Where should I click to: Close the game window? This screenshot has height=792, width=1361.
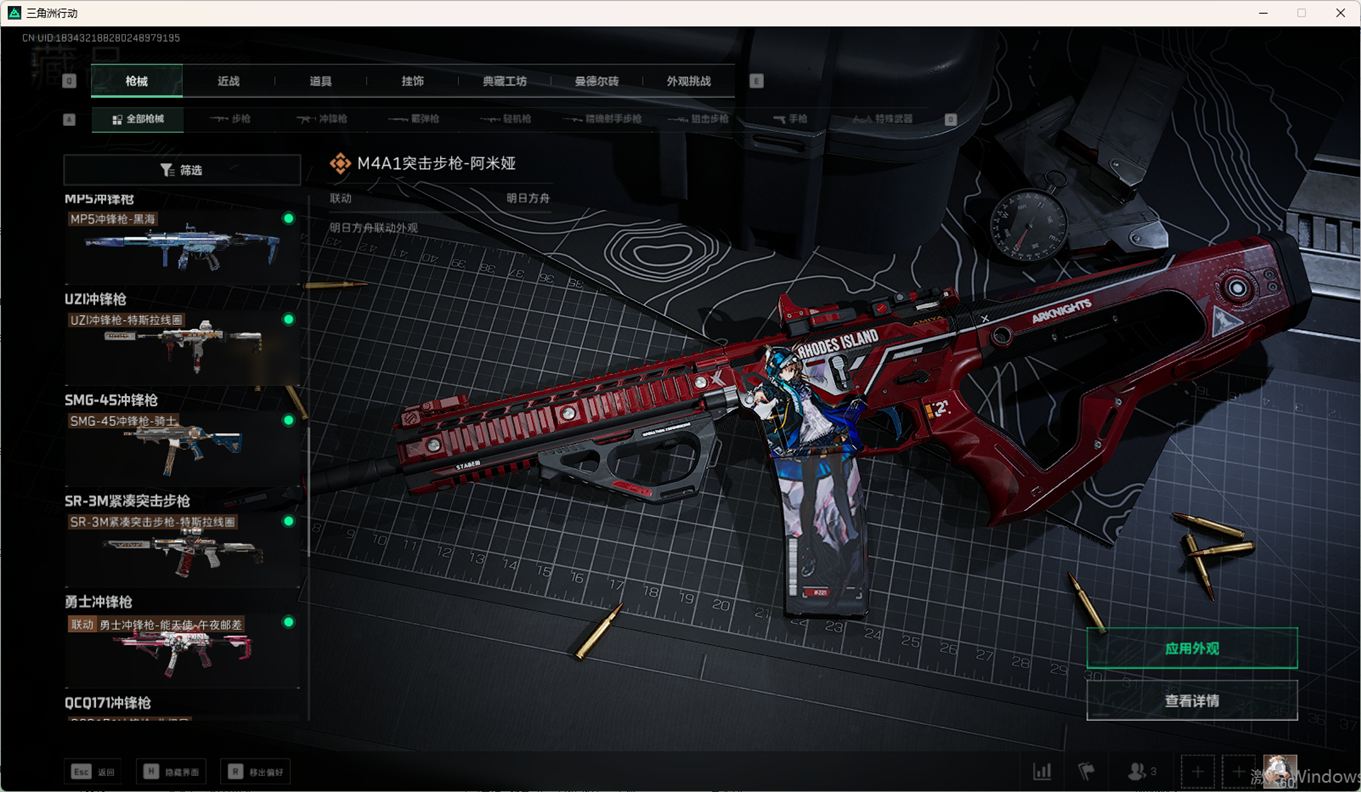tap(1340, 13)
